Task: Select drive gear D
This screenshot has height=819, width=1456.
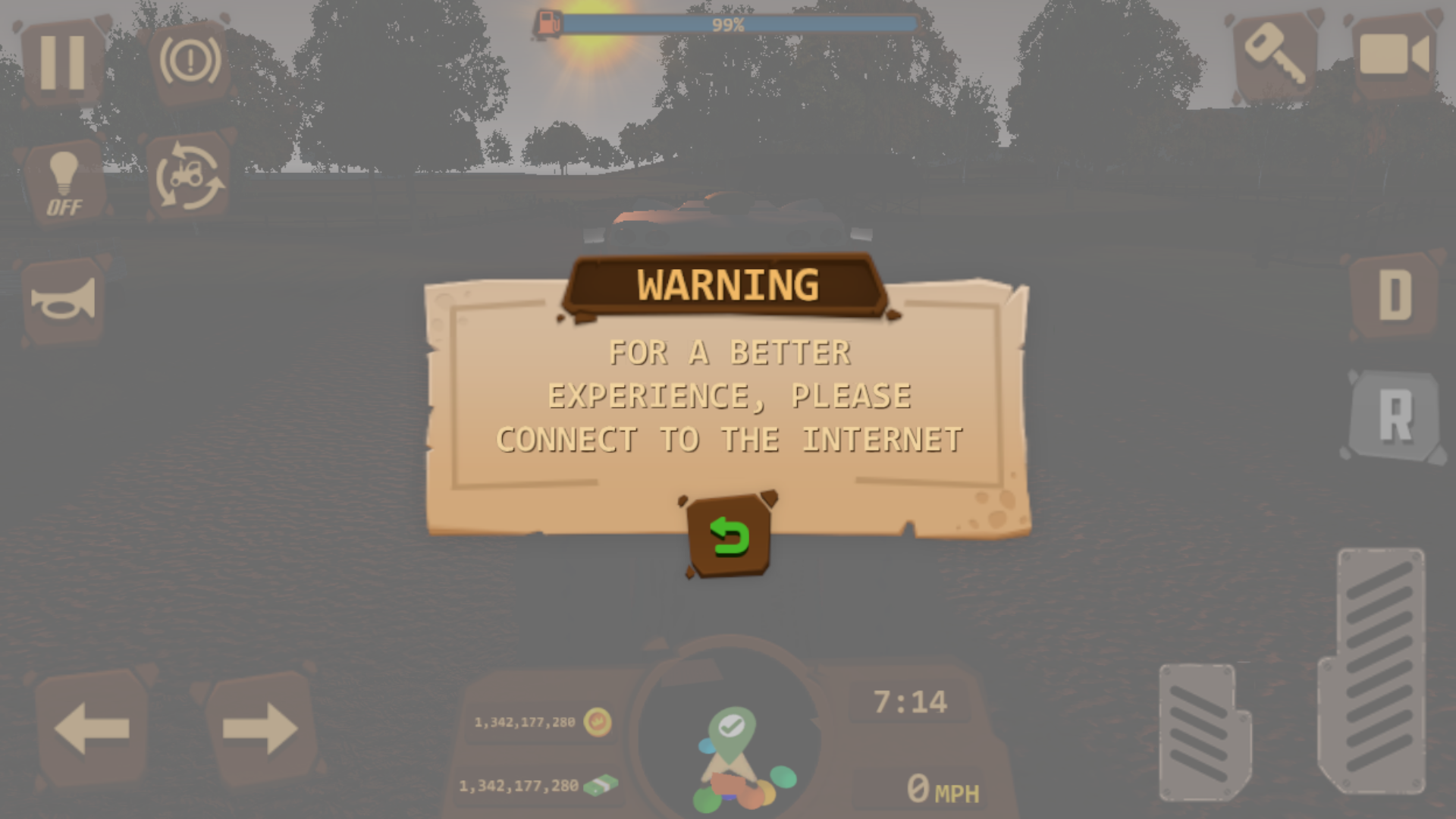Action: tap(1395, 295)
